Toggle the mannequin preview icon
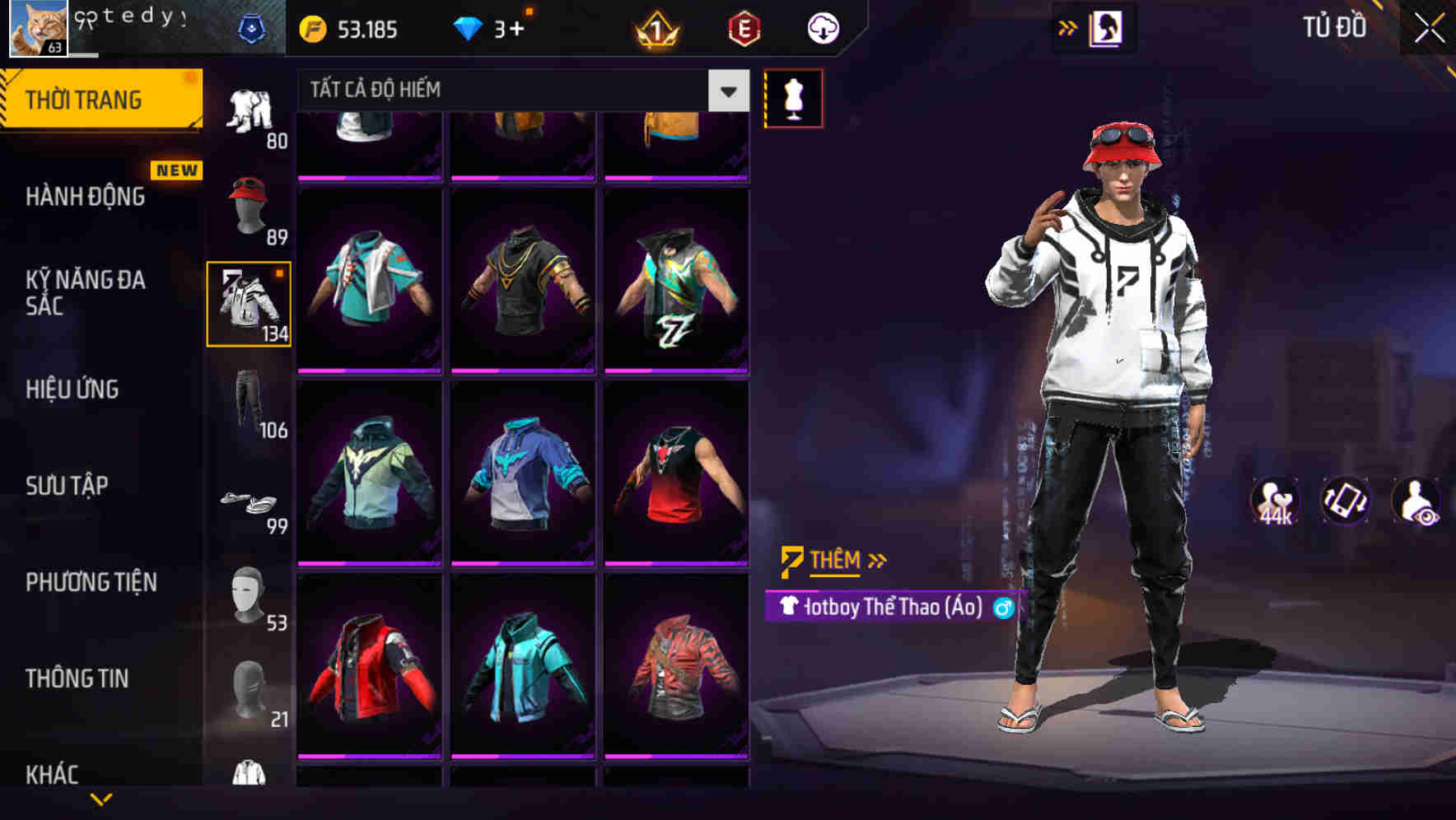This screenshot has height=820, width=1456. tap(793, 98)
